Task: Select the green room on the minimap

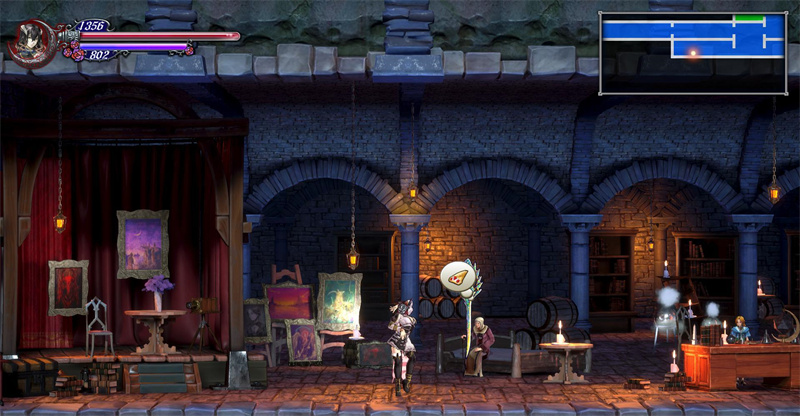Action: click(748, 19)
